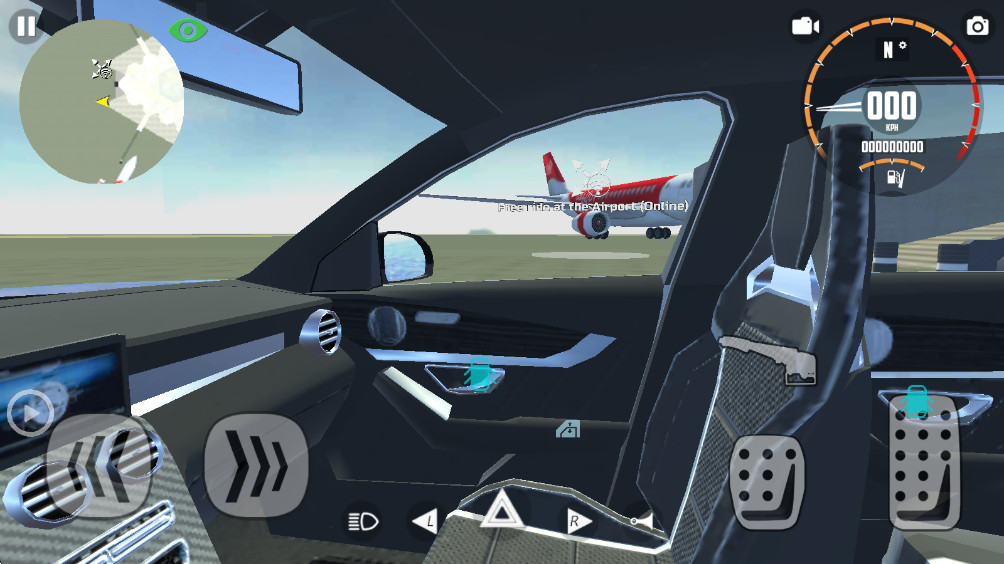
Task: Toggle the headlights icon
Action: [362, 520]
